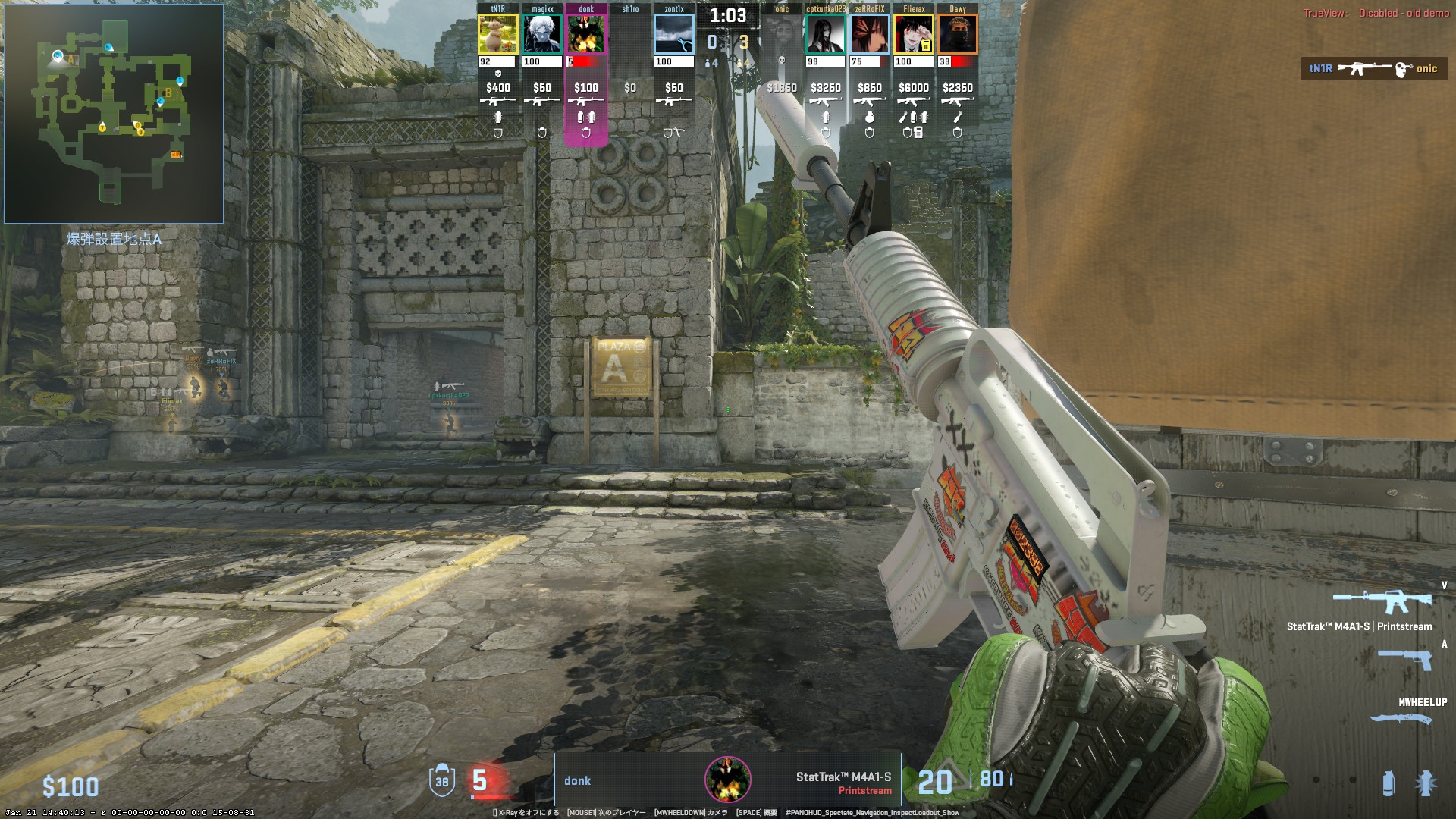Click donk's avatar in the spectator panel
This screenshot has width=1456, height=819.
728,780
